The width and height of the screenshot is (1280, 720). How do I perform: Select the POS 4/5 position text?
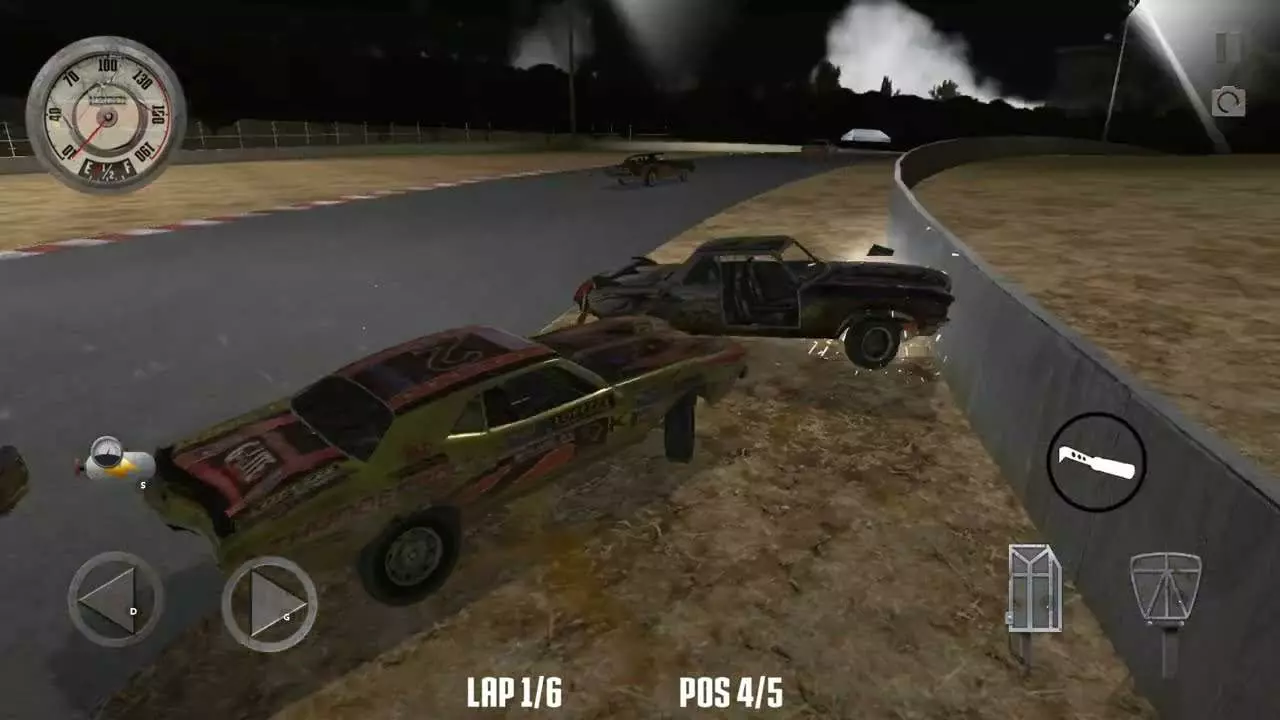point(733,691)
